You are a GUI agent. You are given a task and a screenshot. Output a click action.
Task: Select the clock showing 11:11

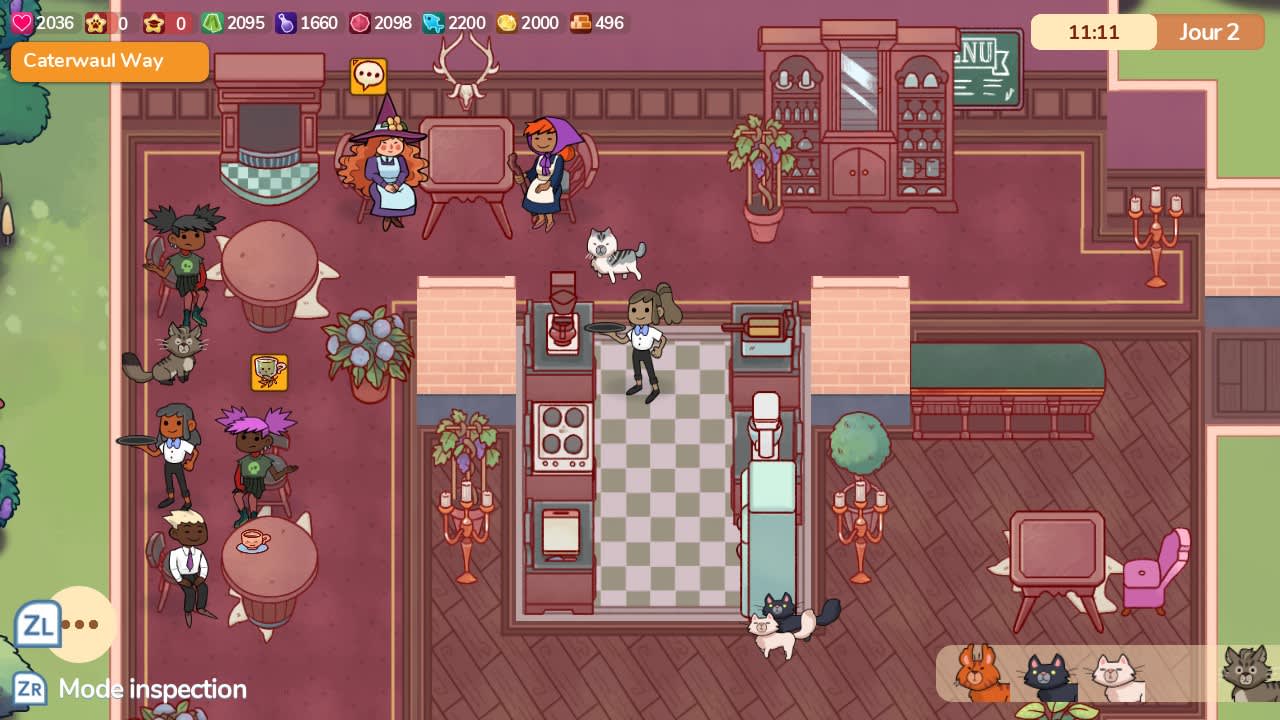coord(1093,32)
